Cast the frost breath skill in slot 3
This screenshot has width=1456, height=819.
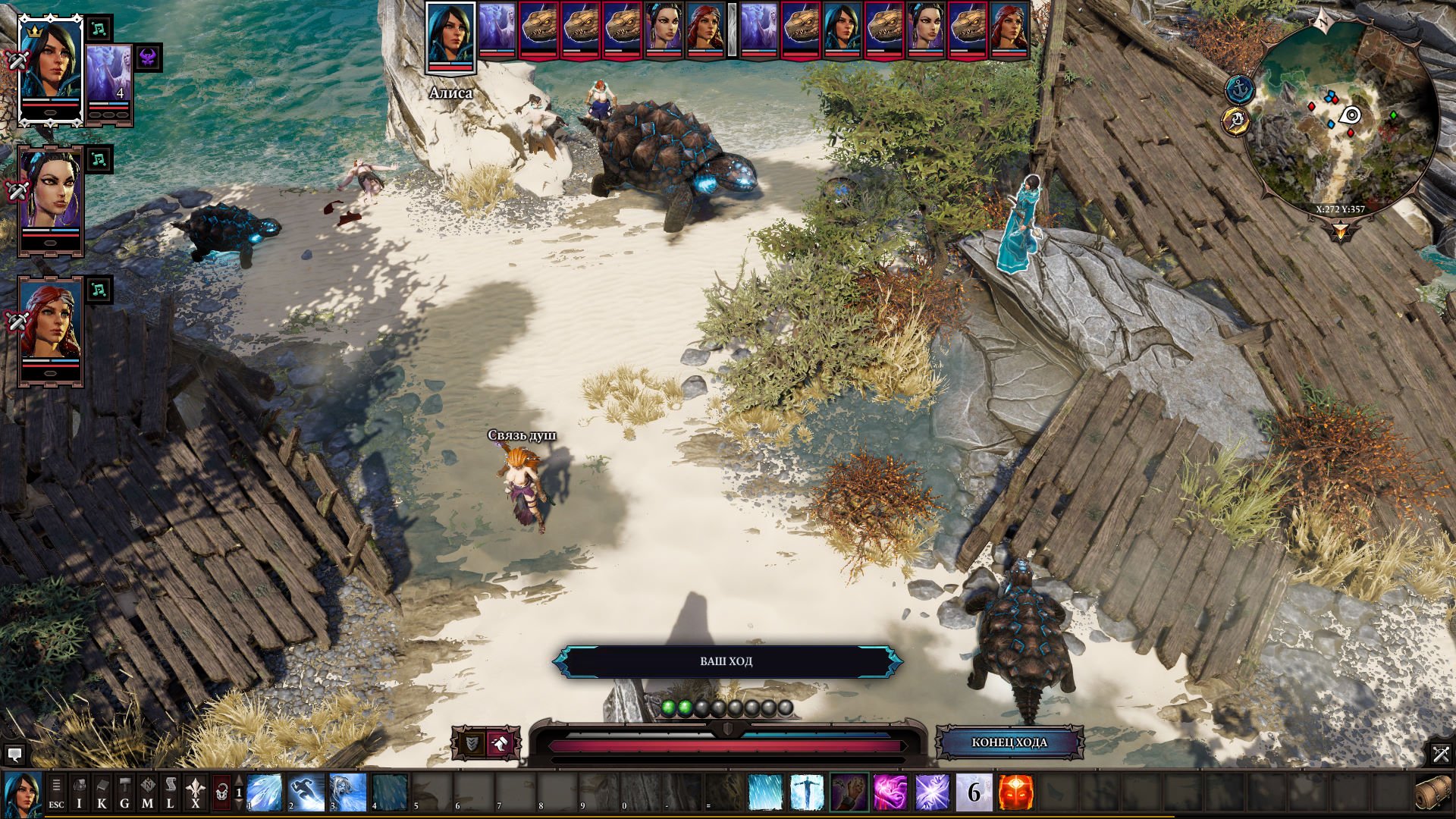(x=348, y=792)
